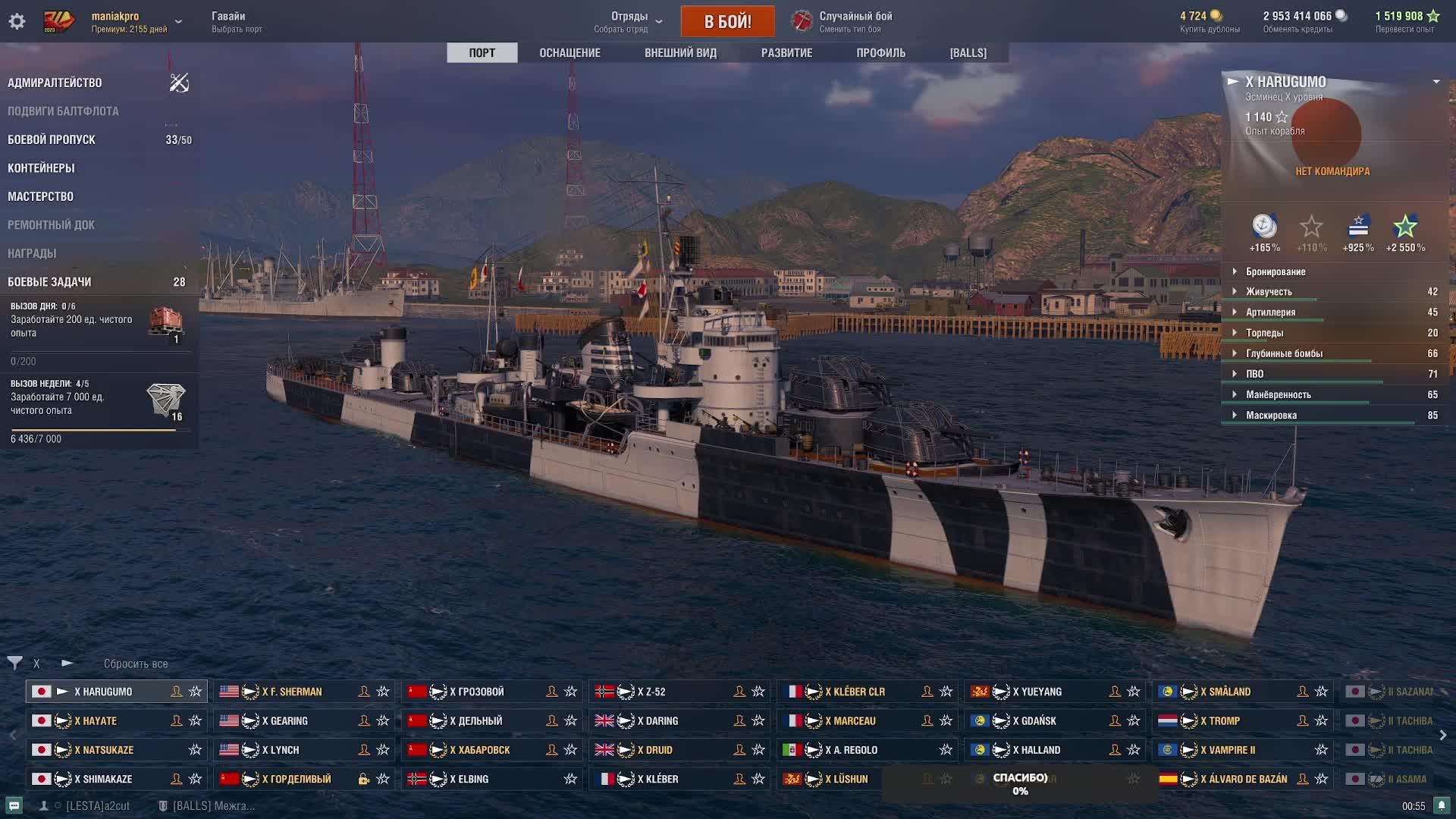This screenshot has width=1456, height=819.
Task: Open the Отряды division dropdown
Action: 629,21
